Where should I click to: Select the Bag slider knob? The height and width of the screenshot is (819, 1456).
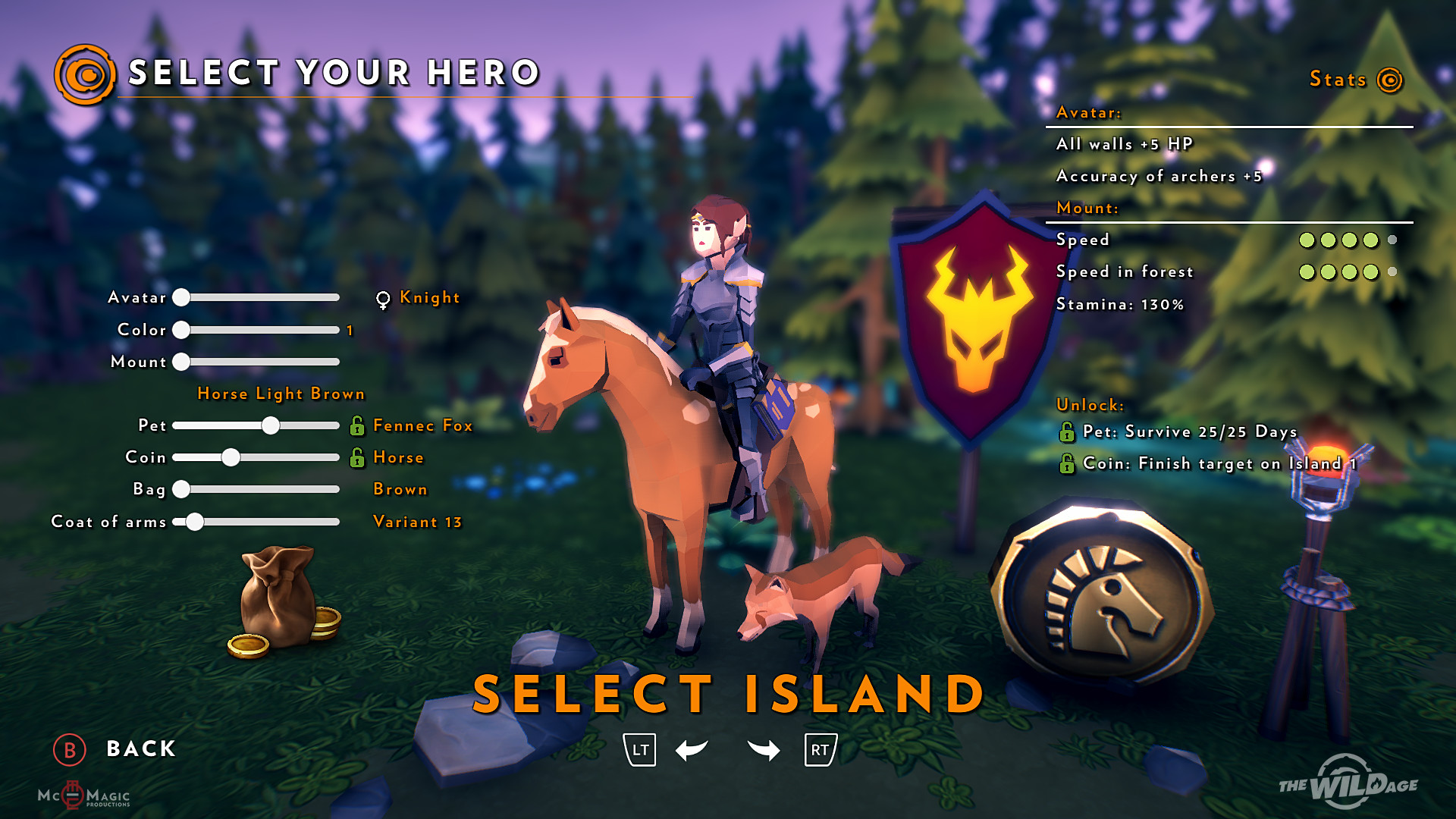(x=181, y=489)
